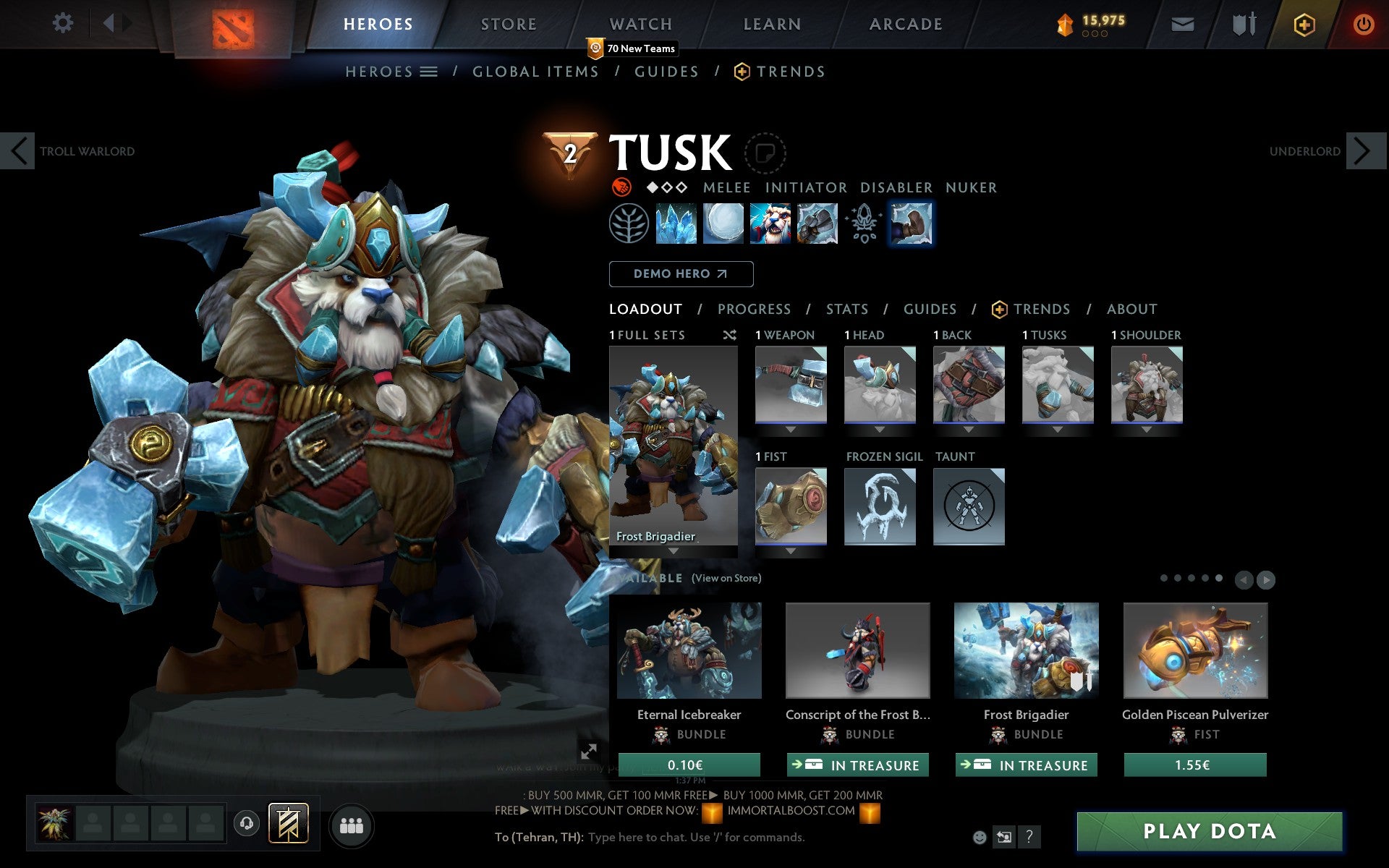Screen dimensions: 1389x868
Task: Open the mail notifications icon
Action: tap(1182, 23)
